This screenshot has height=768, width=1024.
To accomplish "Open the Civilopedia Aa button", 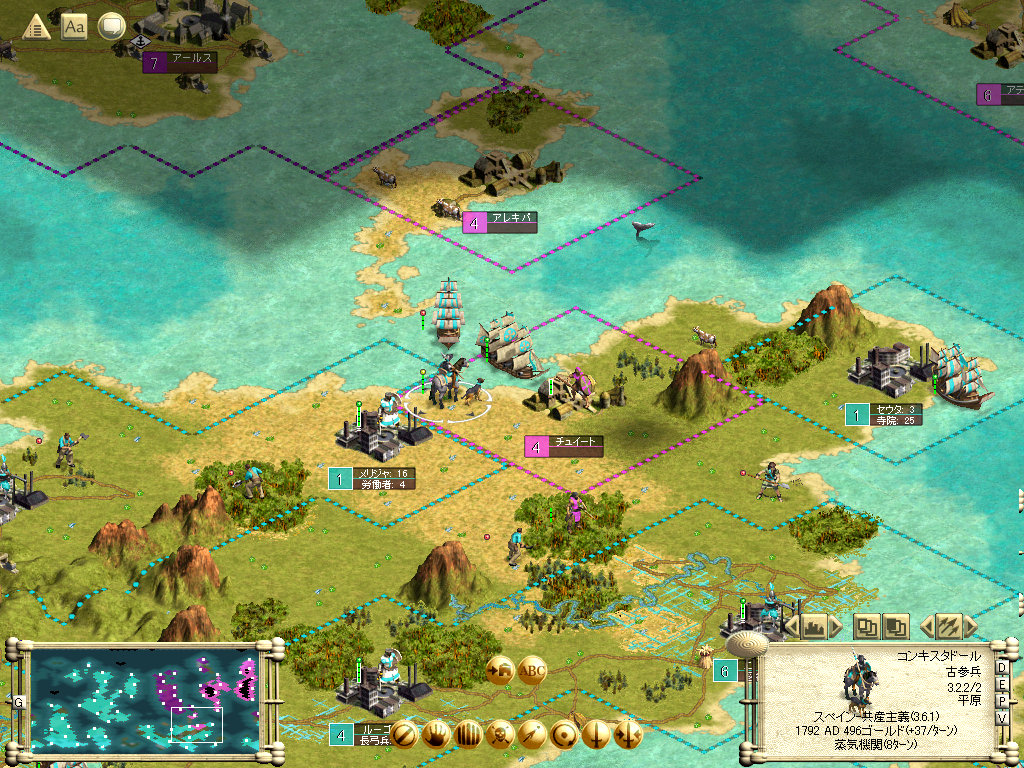I will (x=74, y=27).
